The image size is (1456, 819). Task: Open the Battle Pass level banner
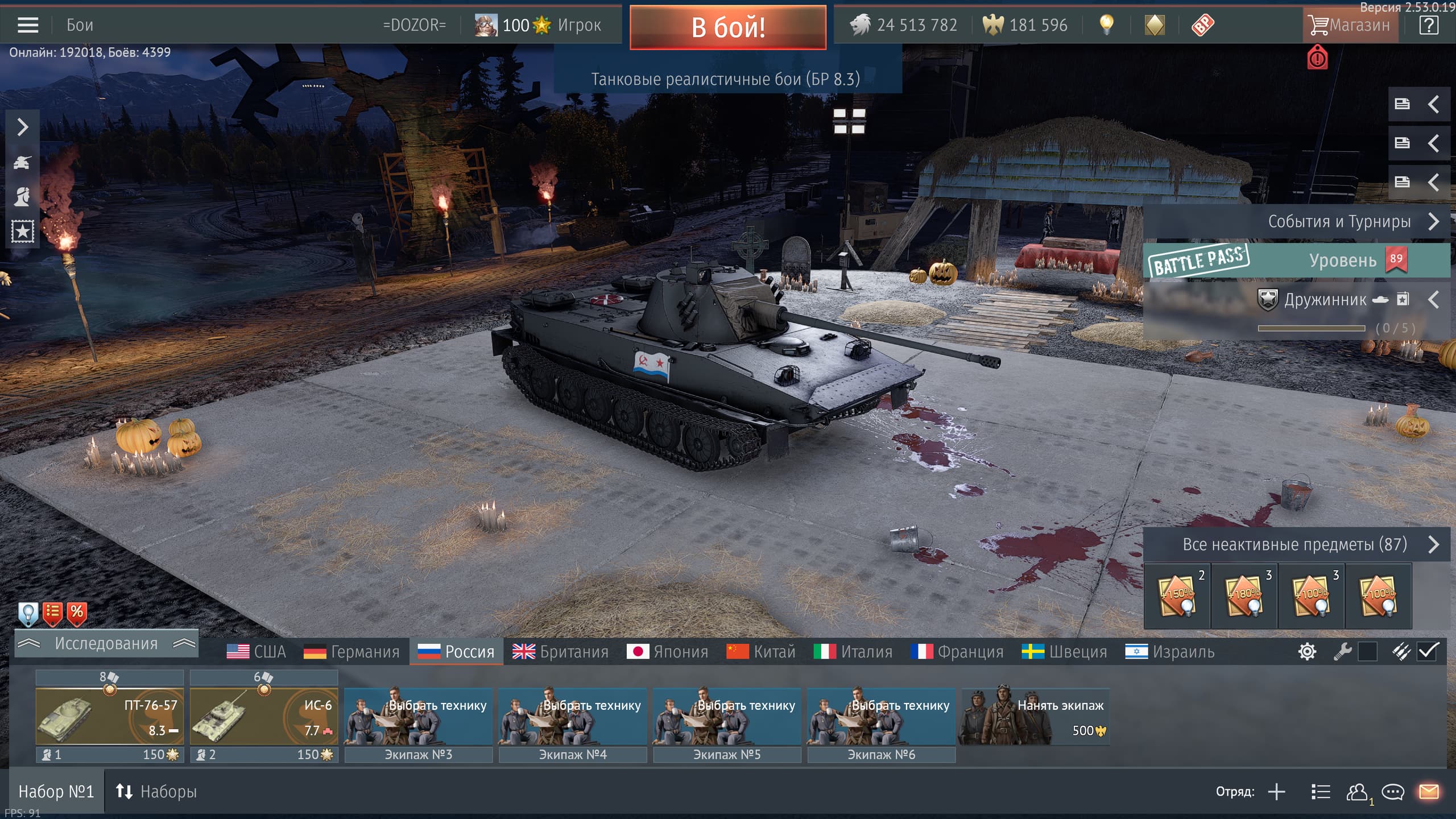1297,260
